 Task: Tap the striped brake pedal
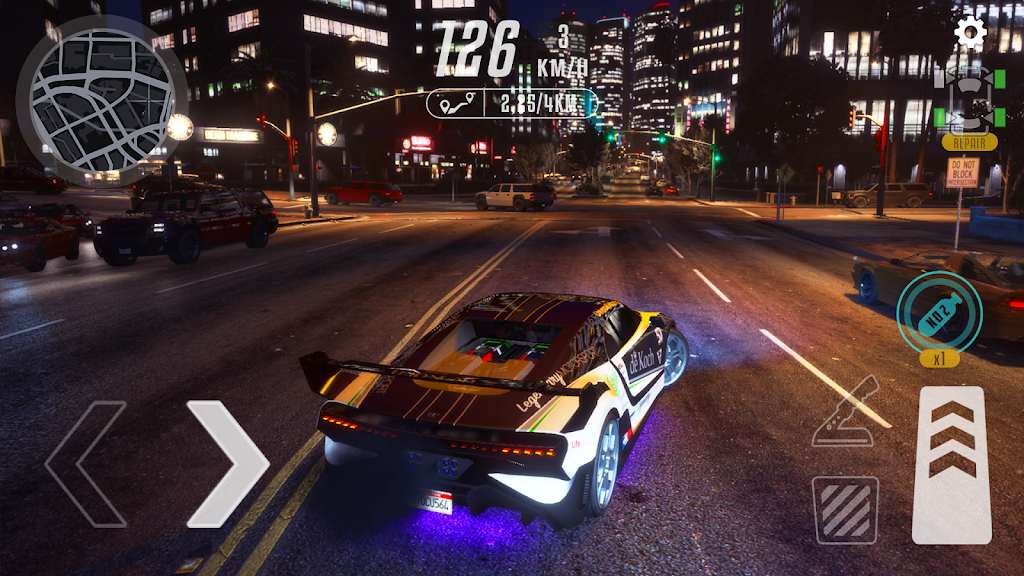(845, 509)
